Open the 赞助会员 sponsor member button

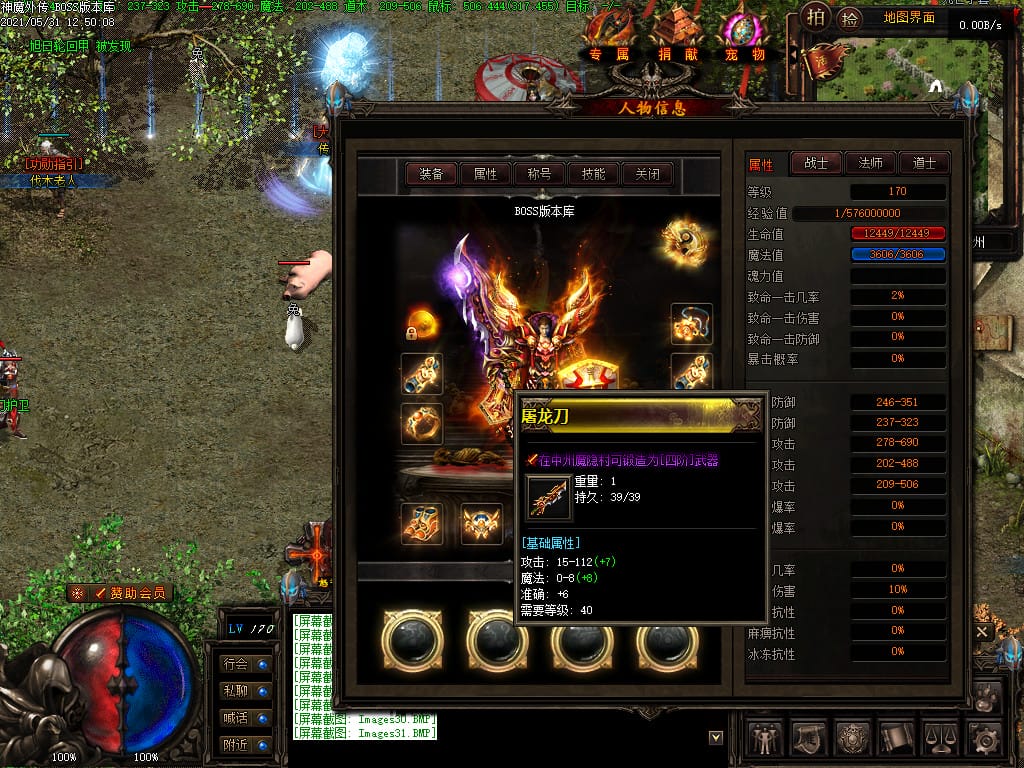coord(122,593)
